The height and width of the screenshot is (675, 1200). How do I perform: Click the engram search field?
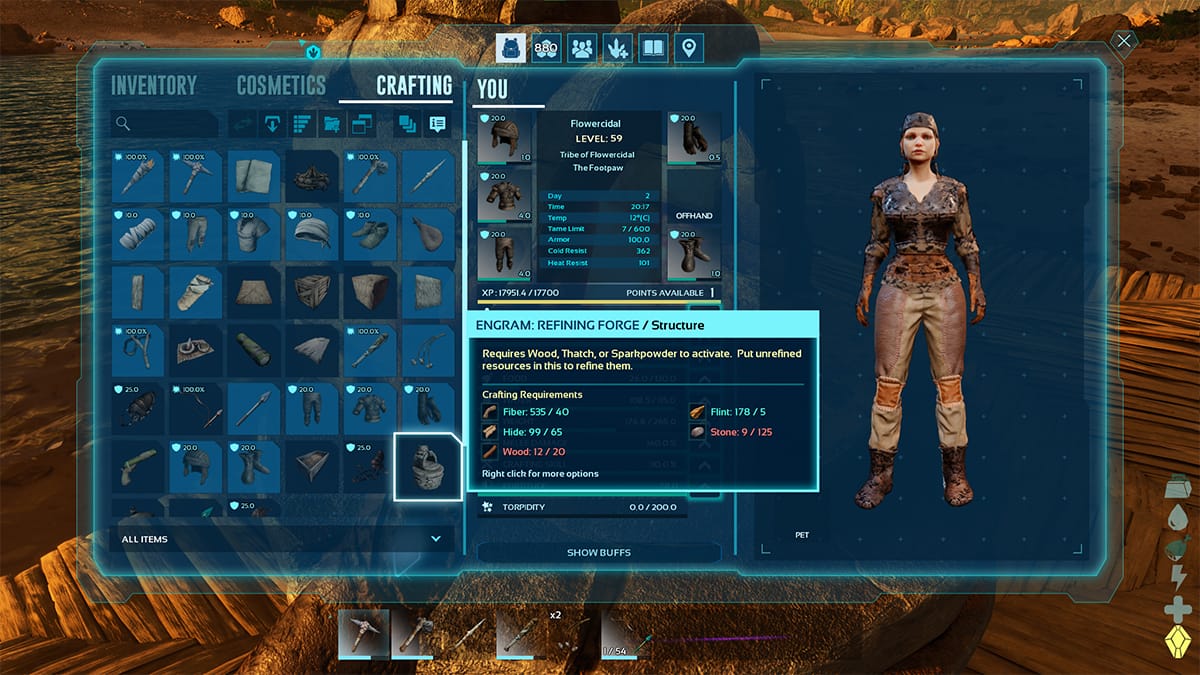(165, 124)
